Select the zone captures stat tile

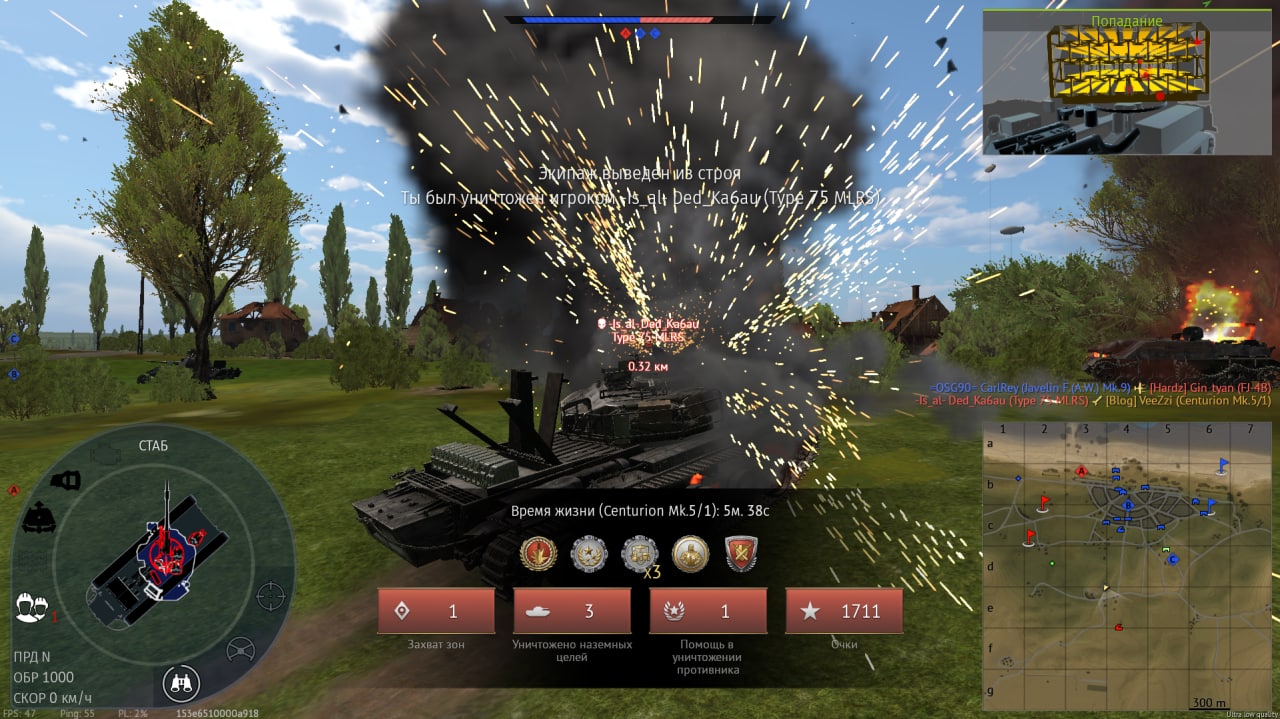pos(436,611)
